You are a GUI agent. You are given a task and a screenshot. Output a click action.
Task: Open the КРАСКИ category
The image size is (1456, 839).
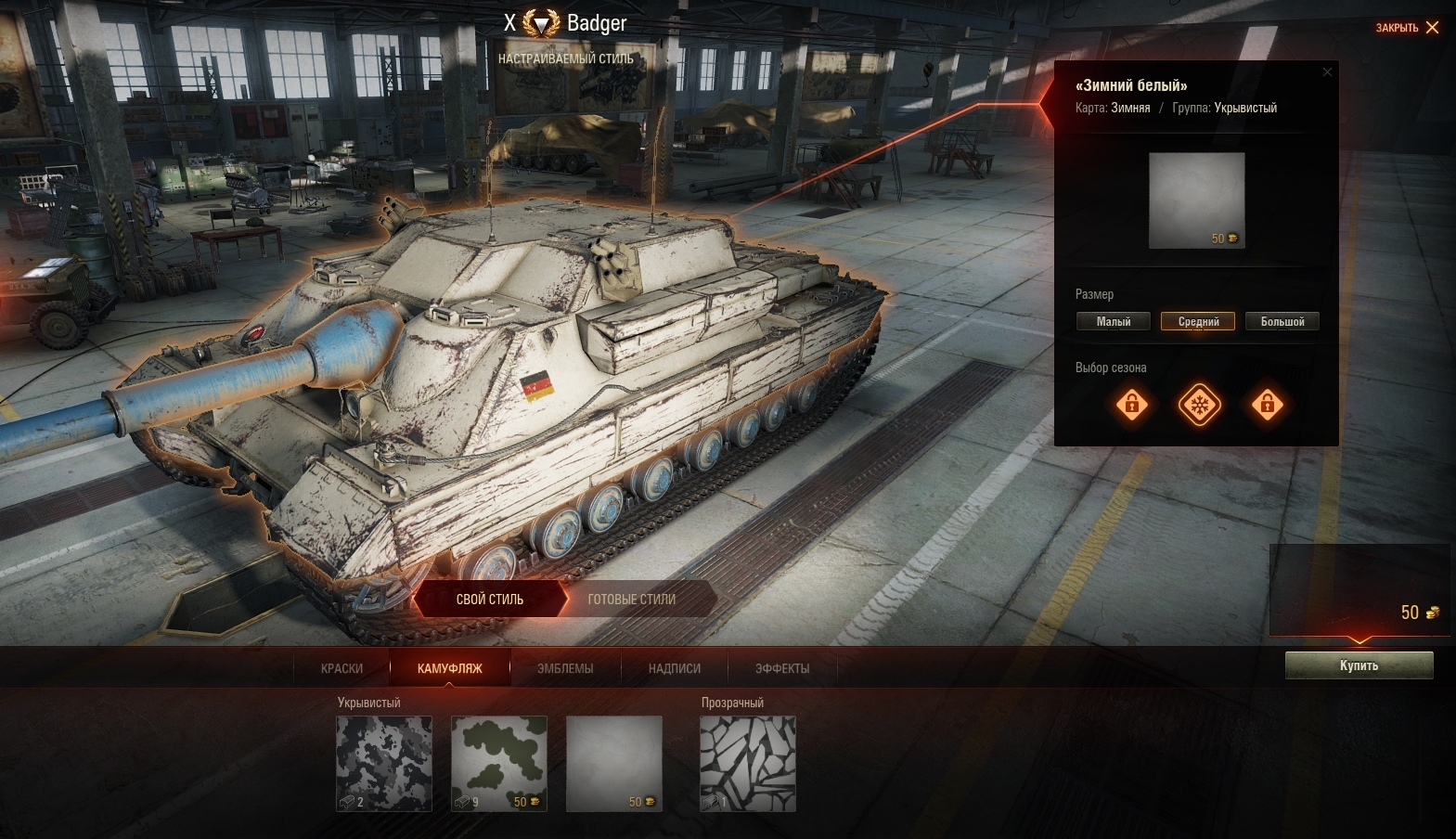[341, 668]
